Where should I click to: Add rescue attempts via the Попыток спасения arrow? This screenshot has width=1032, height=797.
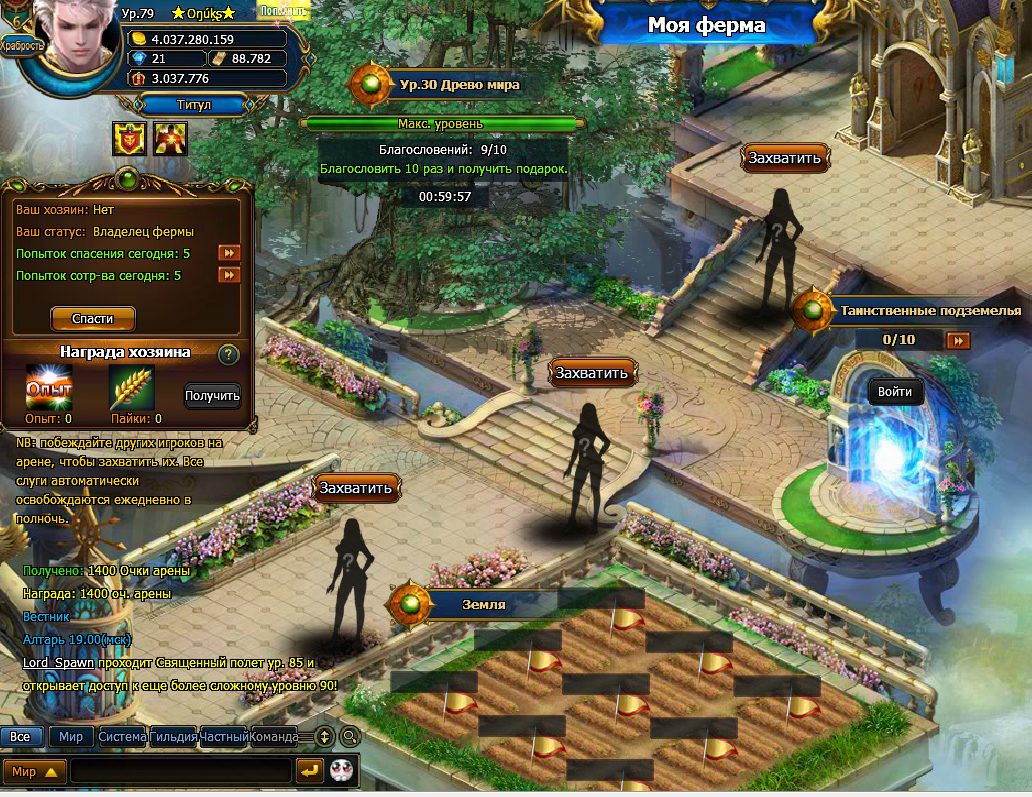tap(229, 253)
